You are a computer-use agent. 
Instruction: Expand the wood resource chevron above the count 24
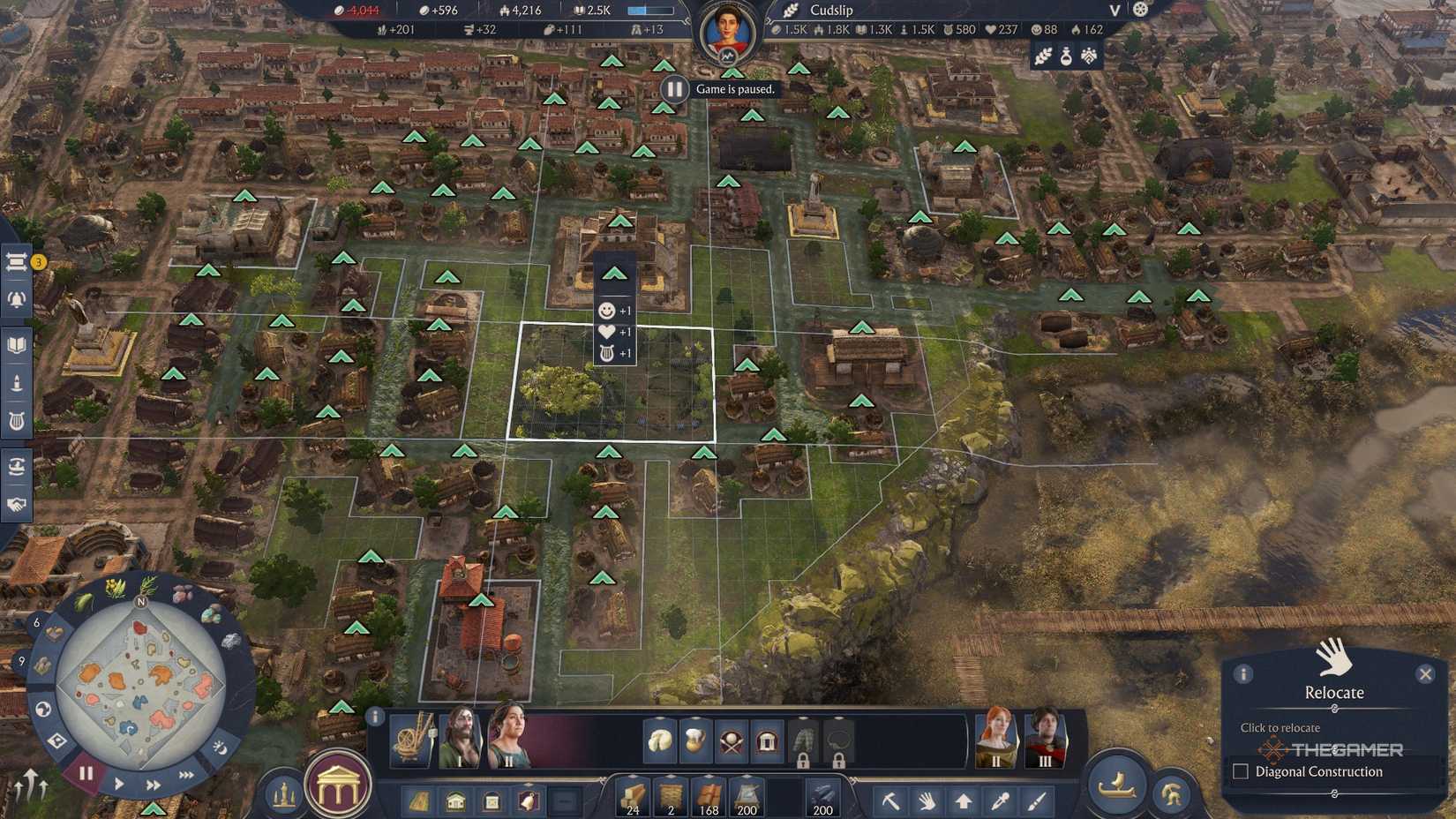[x=633, y=776]
